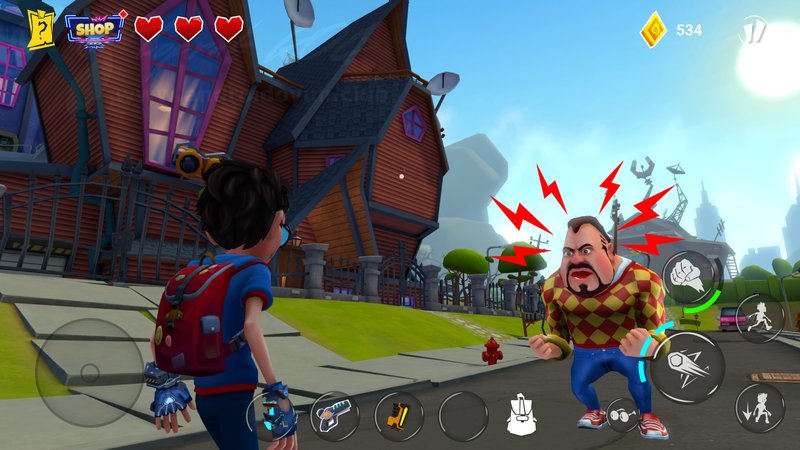Tap the crouch down button
Image resolution: width=800 pixels, height=450 pixels.
point(759,407)
